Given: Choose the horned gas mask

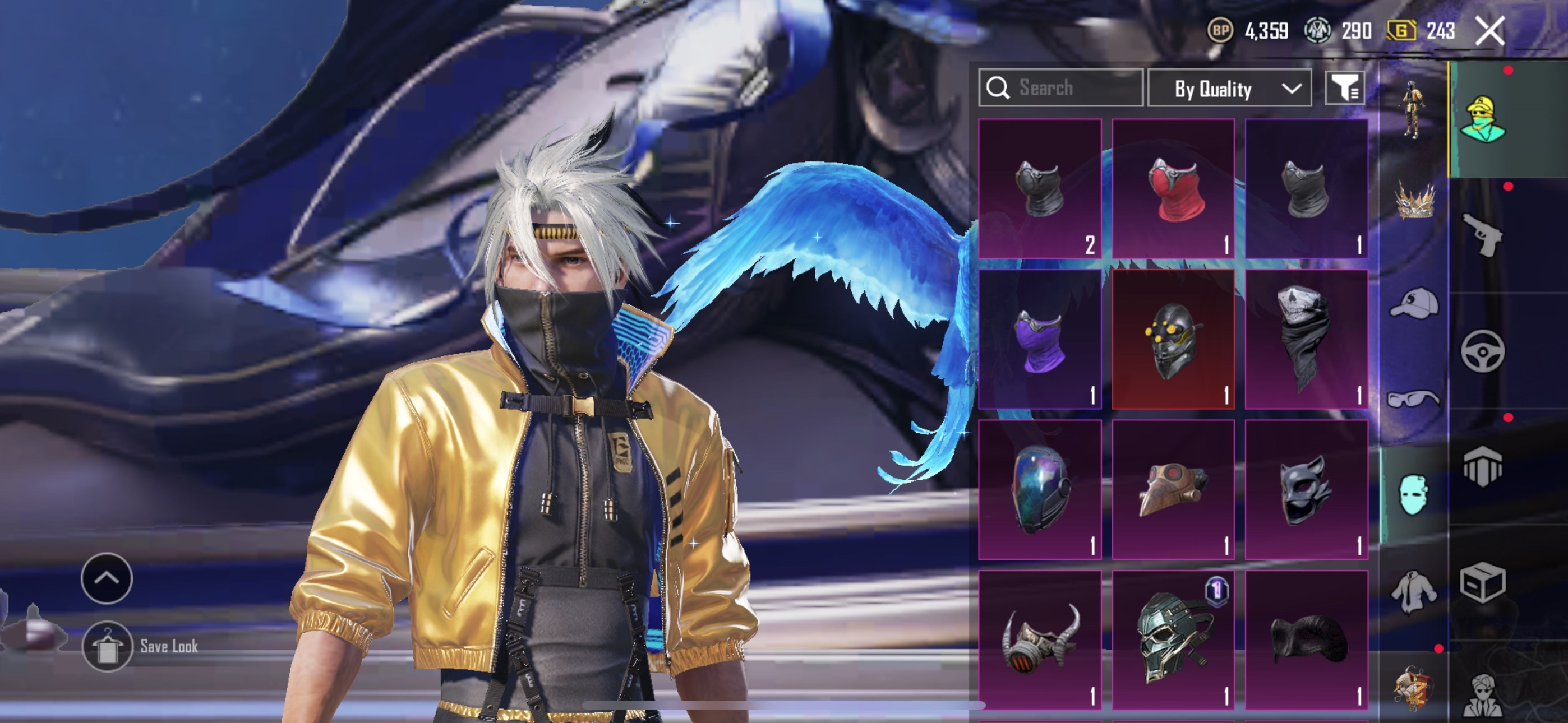Looking at the screenshot, I should [1040, 640].
